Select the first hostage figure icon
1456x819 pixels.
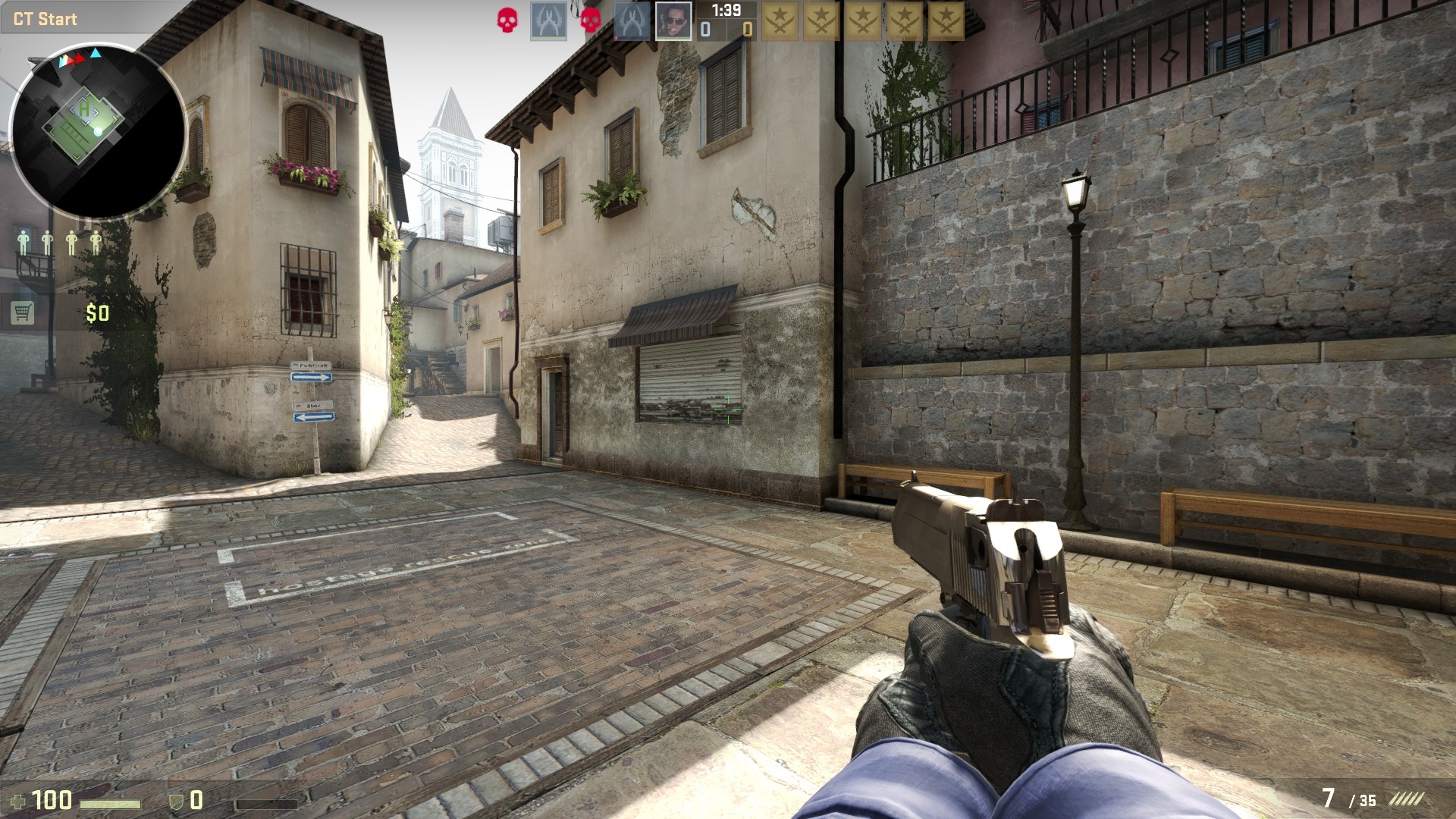click(x=24, y=242)
